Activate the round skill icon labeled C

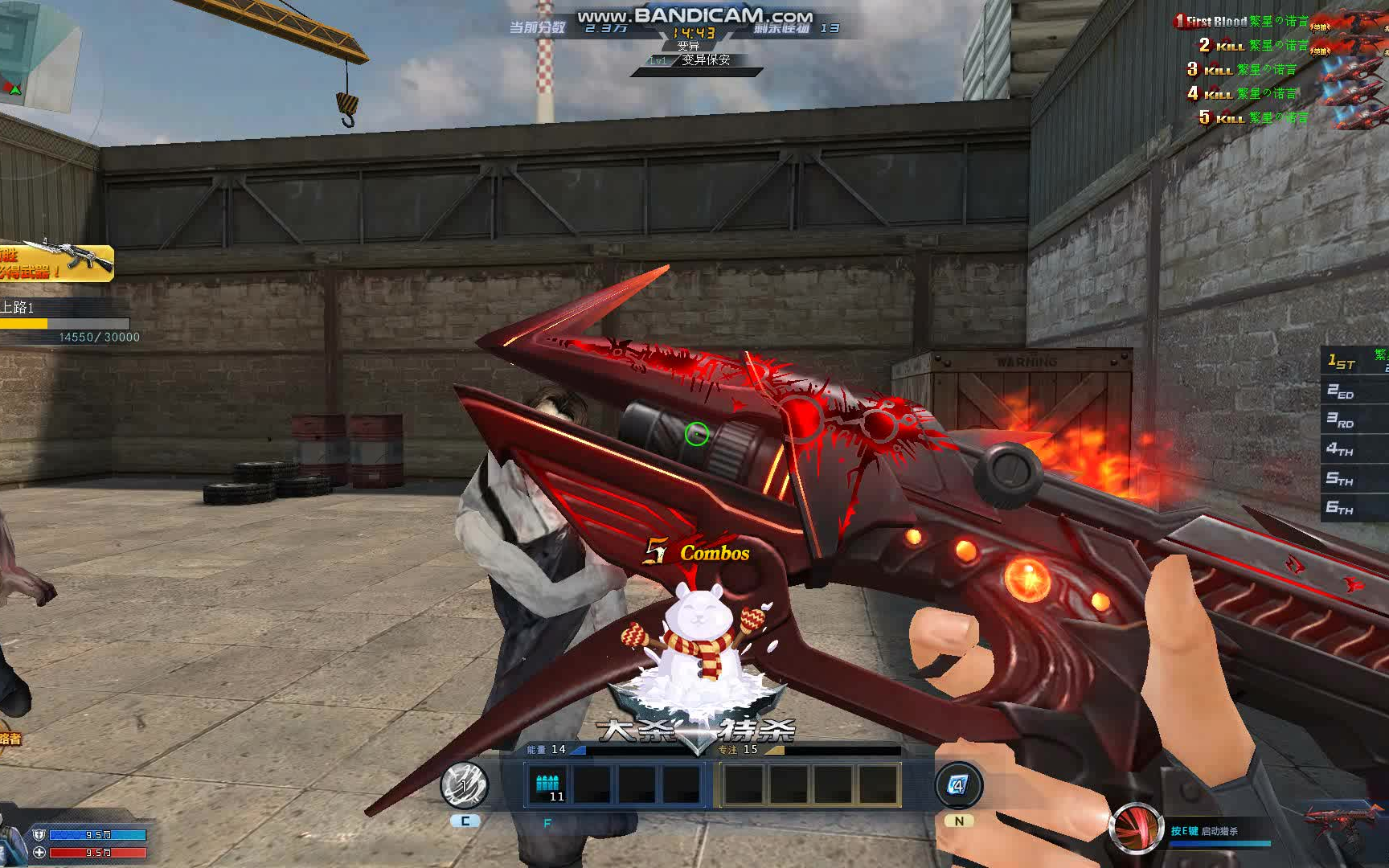465,785
